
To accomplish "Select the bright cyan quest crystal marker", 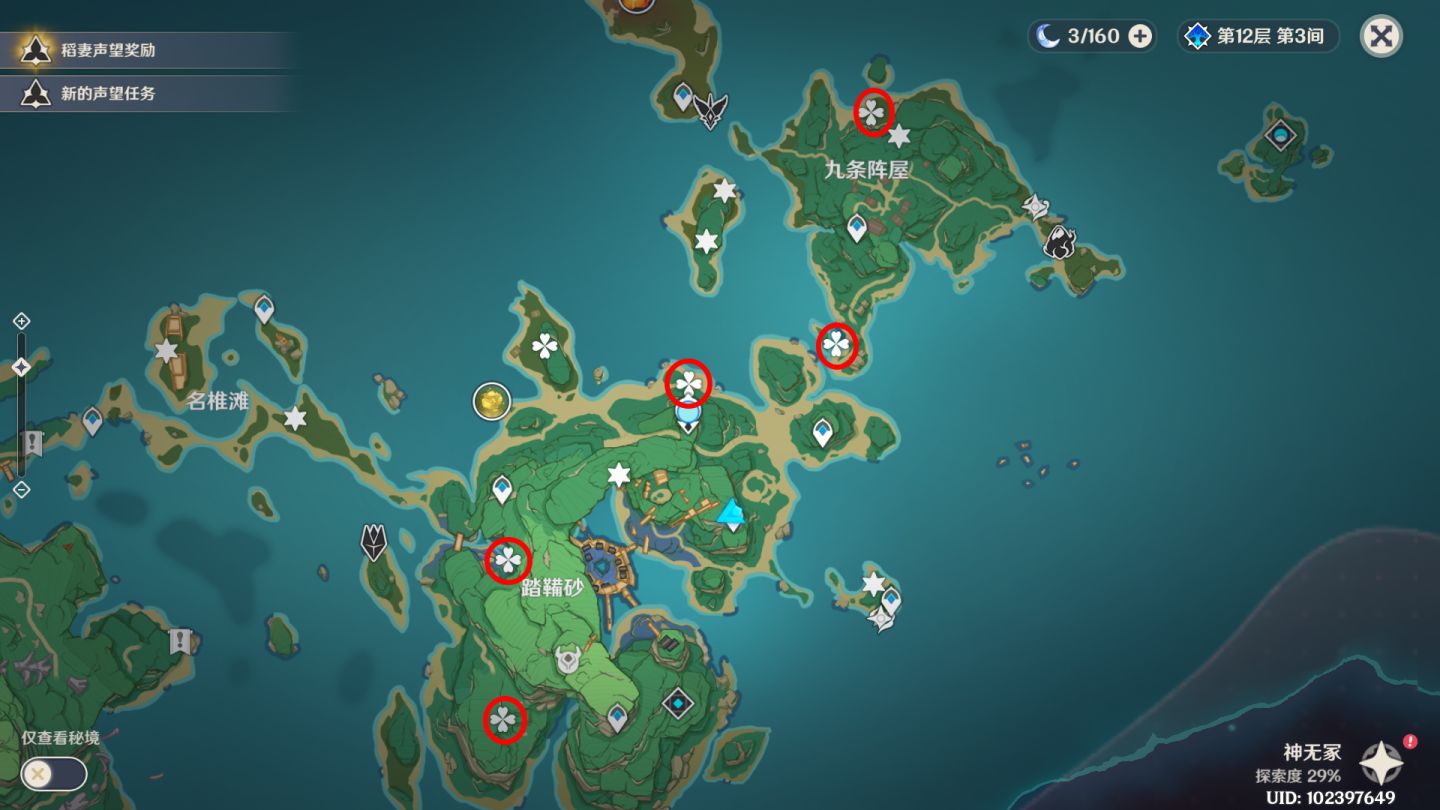I will pos(733,513).
